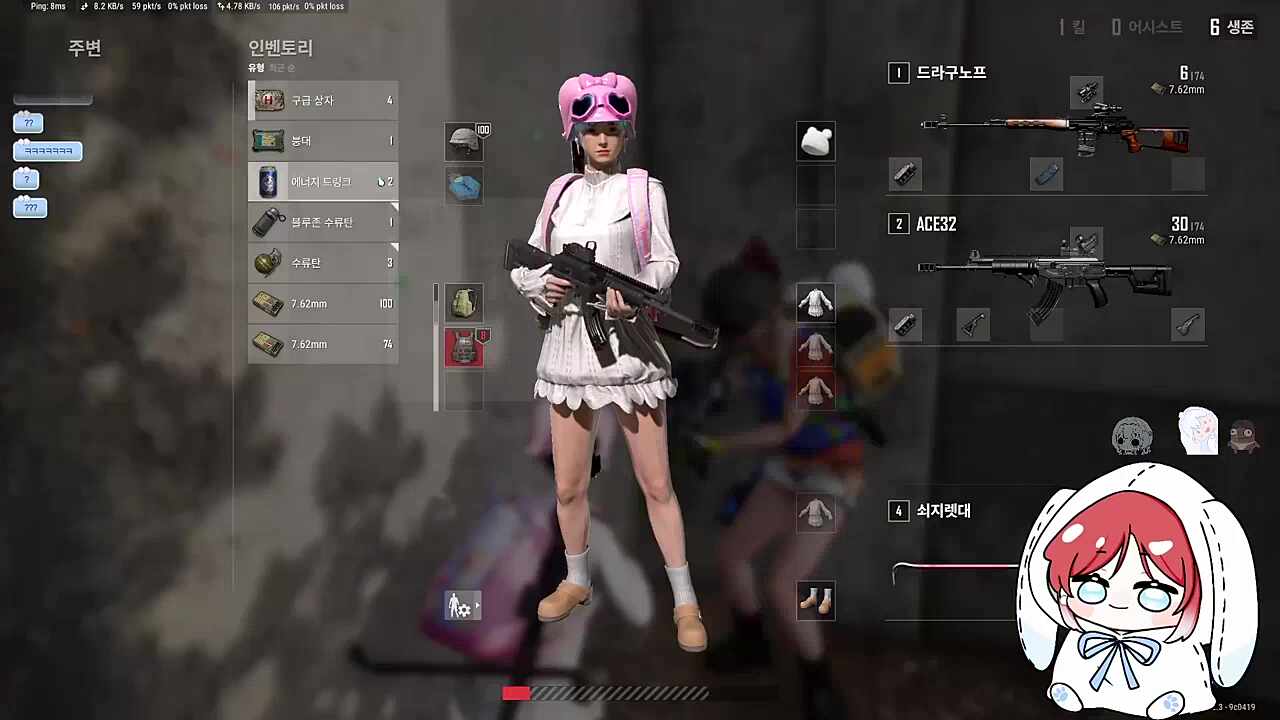Click the 구급 상자 first aid kit icon
This screenshot has width=1280, height=720.
point(270,100)
